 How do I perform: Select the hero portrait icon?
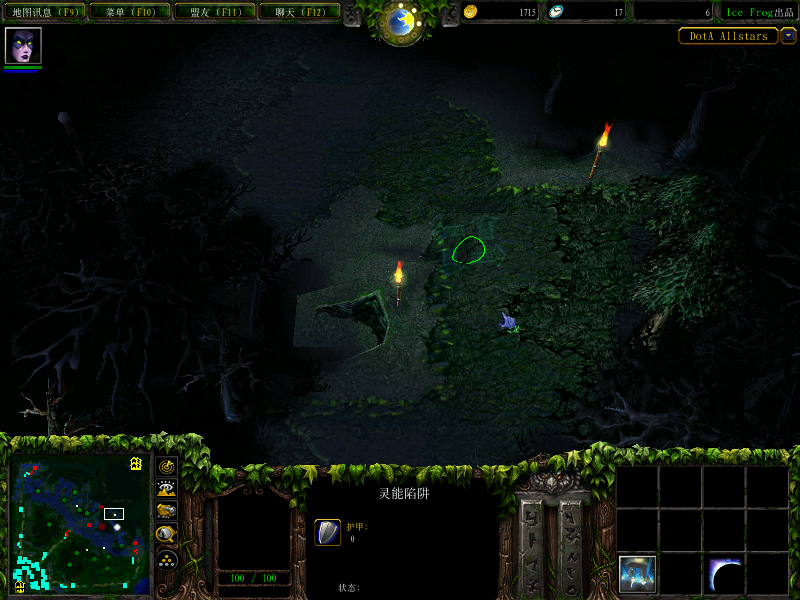coord(23,46)
